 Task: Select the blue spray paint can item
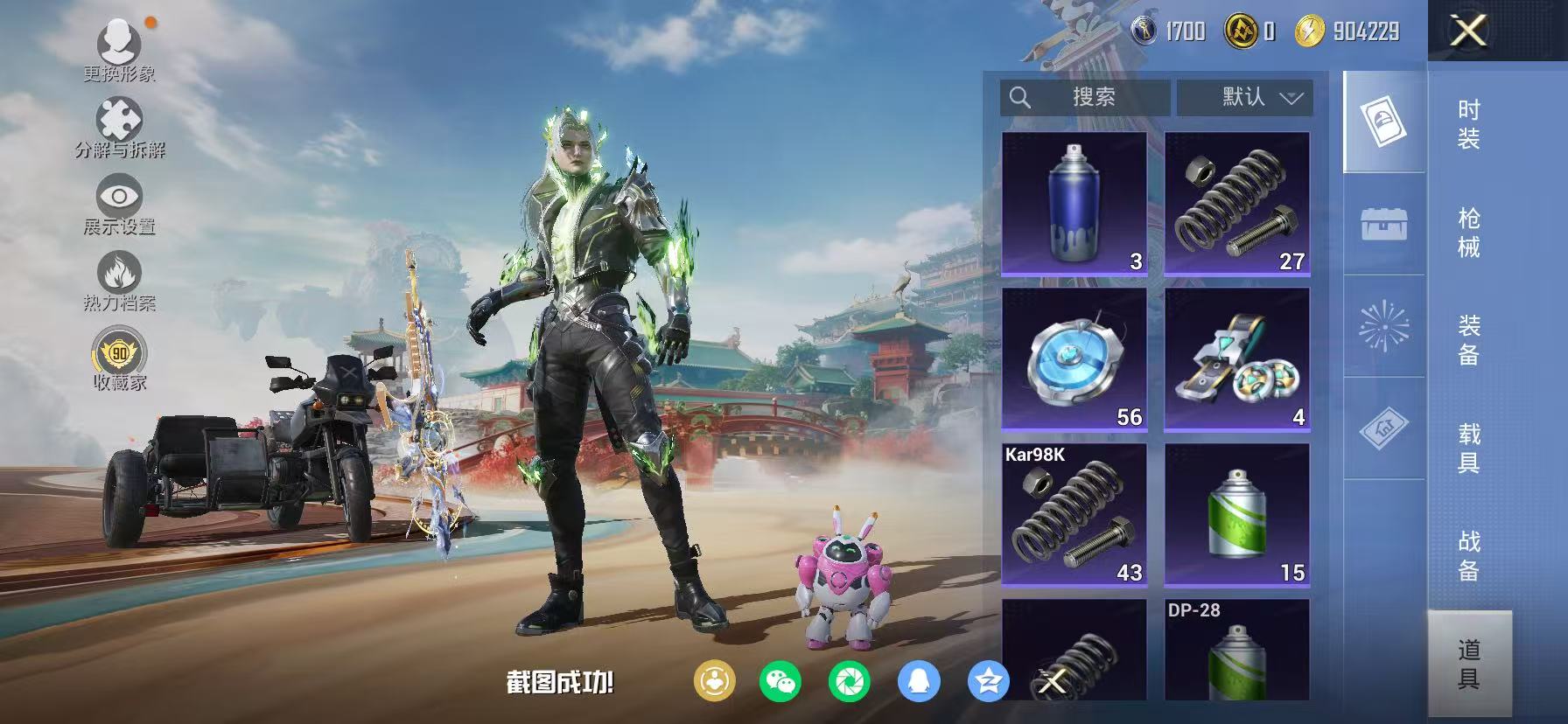coord(1074,201)
